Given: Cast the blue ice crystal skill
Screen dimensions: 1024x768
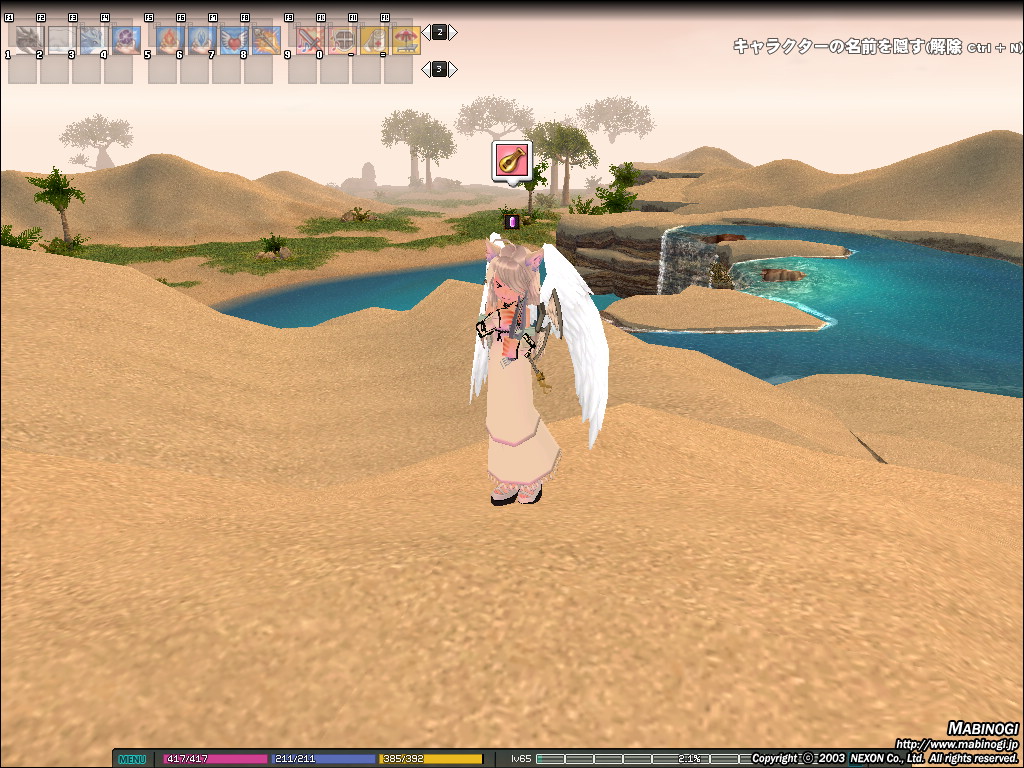Looking at the screenshot, I should pos(201,40).
